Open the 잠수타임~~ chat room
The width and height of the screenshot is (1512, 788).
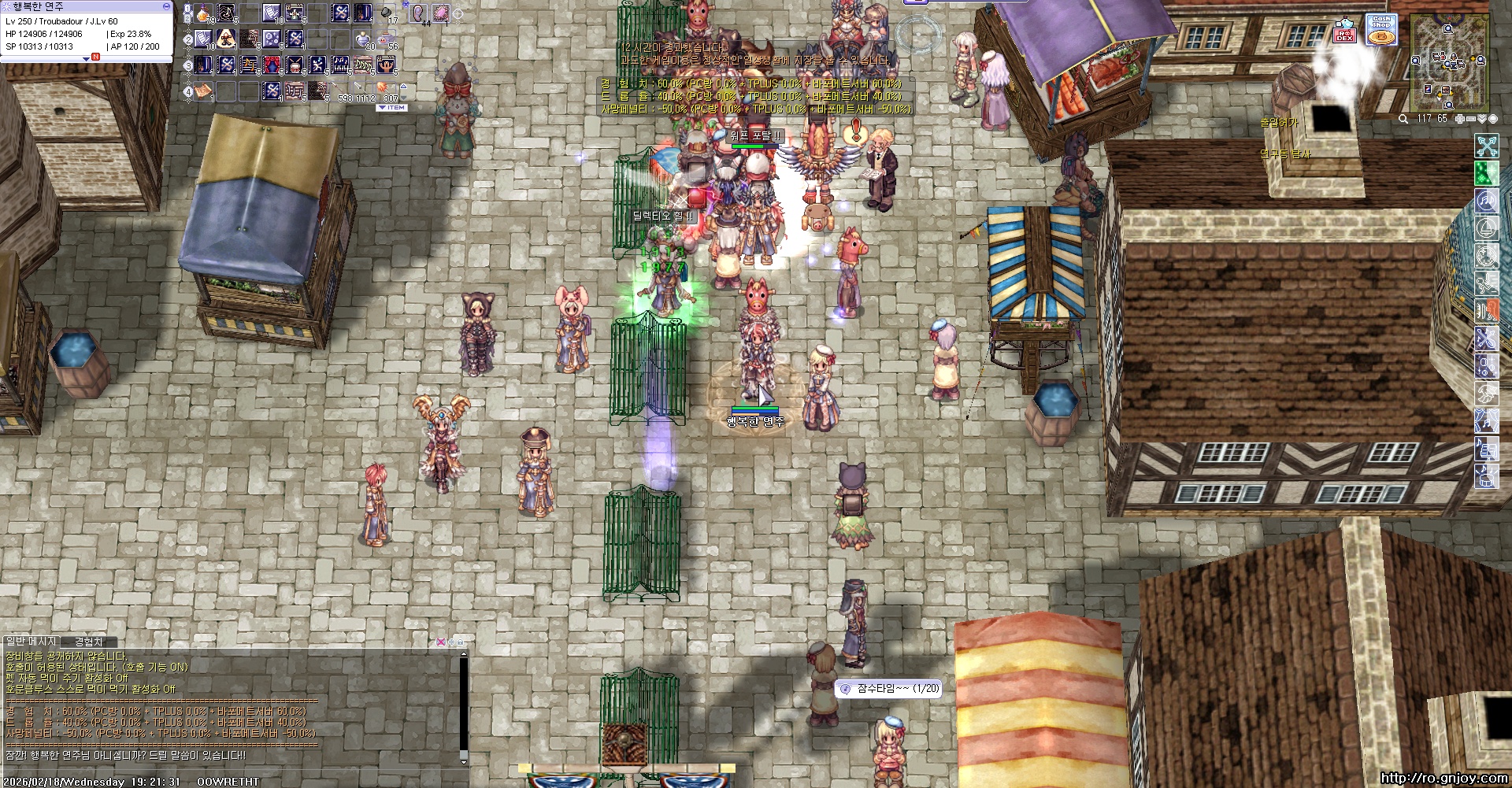[890, 689]
